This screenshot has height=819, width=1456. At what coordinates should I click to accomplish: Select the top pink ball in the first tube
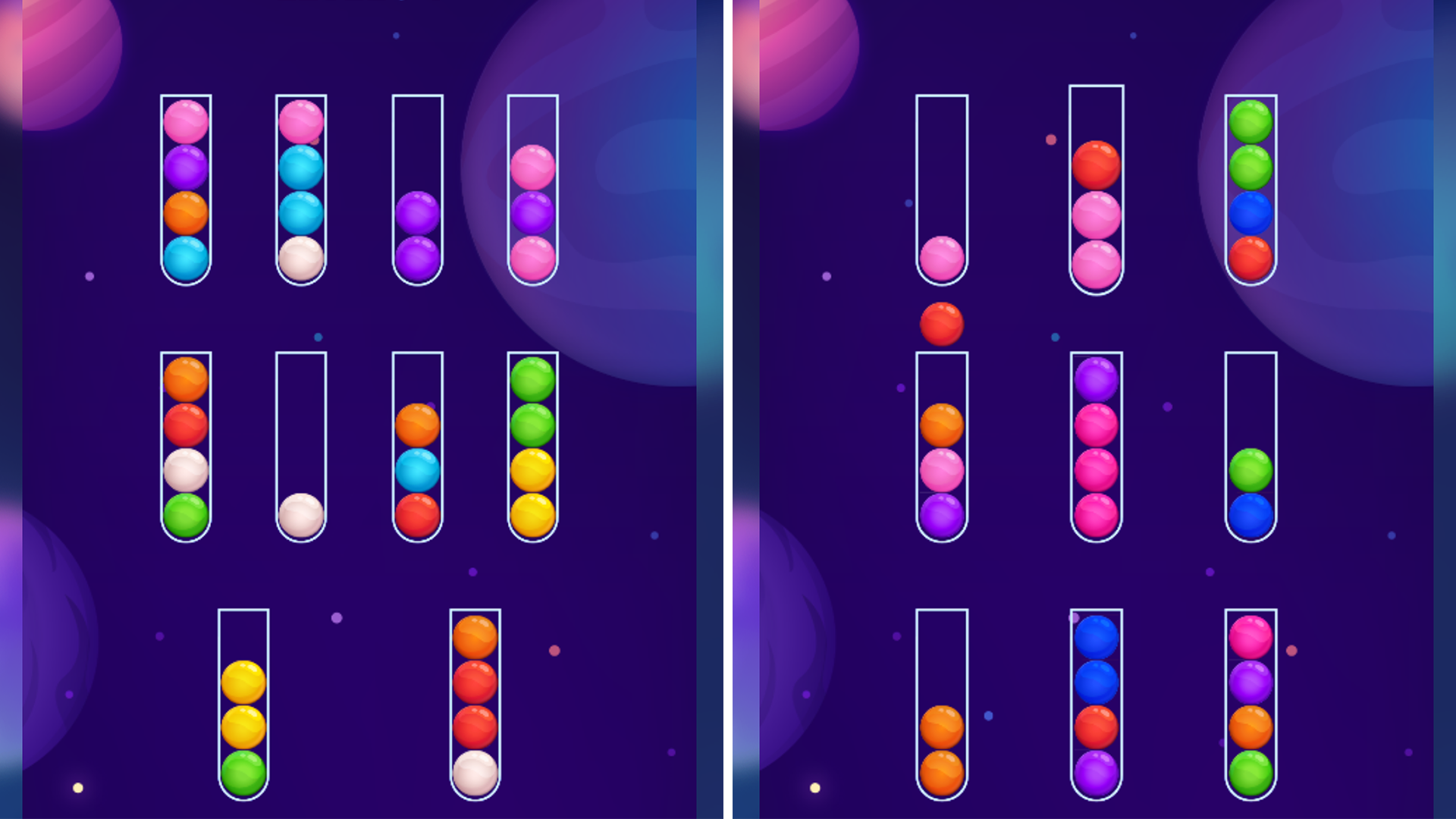[186, 120]
